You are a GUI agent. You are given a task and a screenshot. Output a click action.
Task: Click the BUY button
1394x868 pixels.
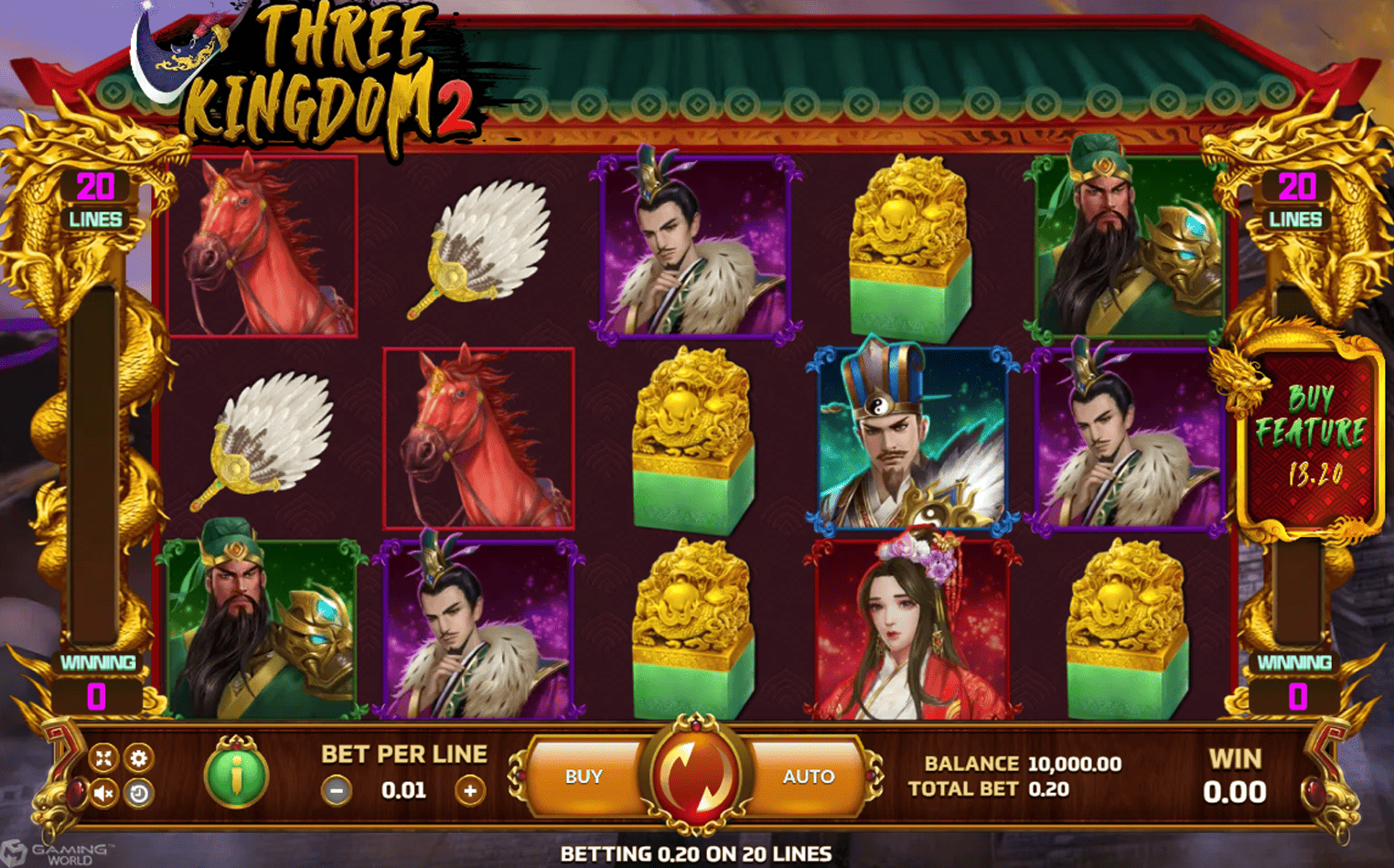point(585,776)
